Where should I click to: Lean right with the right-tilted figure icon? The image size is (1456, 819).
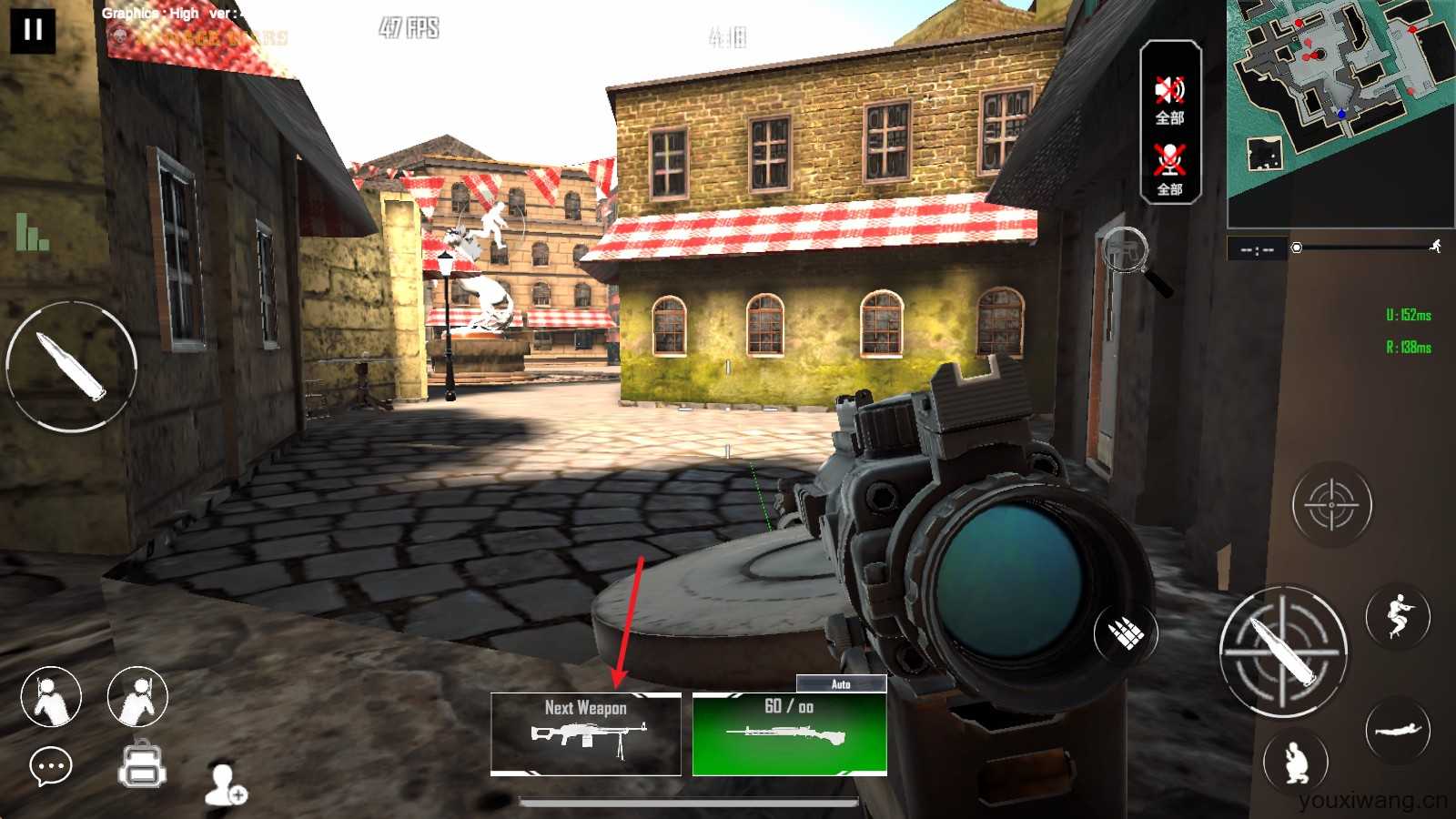137,697
